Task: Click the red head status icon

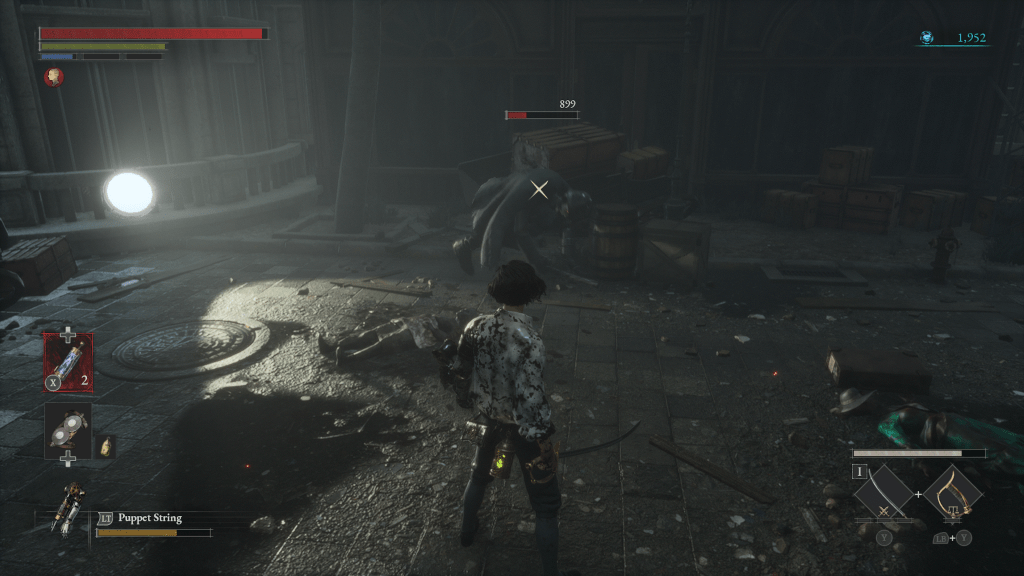Action: (x=53, y=77)
